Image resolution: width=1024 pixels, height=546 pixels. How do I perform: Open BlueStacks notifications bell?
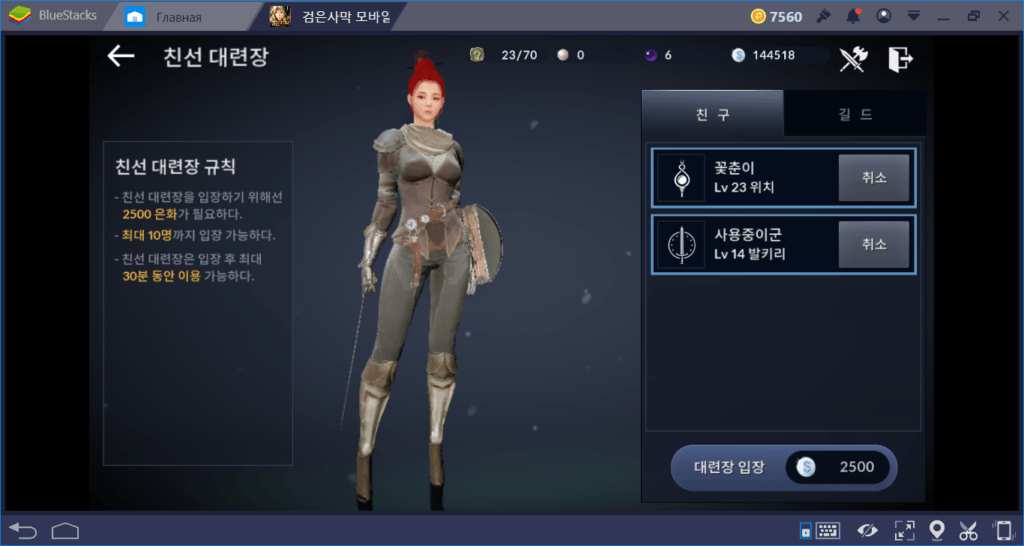[x=853, y=16]
